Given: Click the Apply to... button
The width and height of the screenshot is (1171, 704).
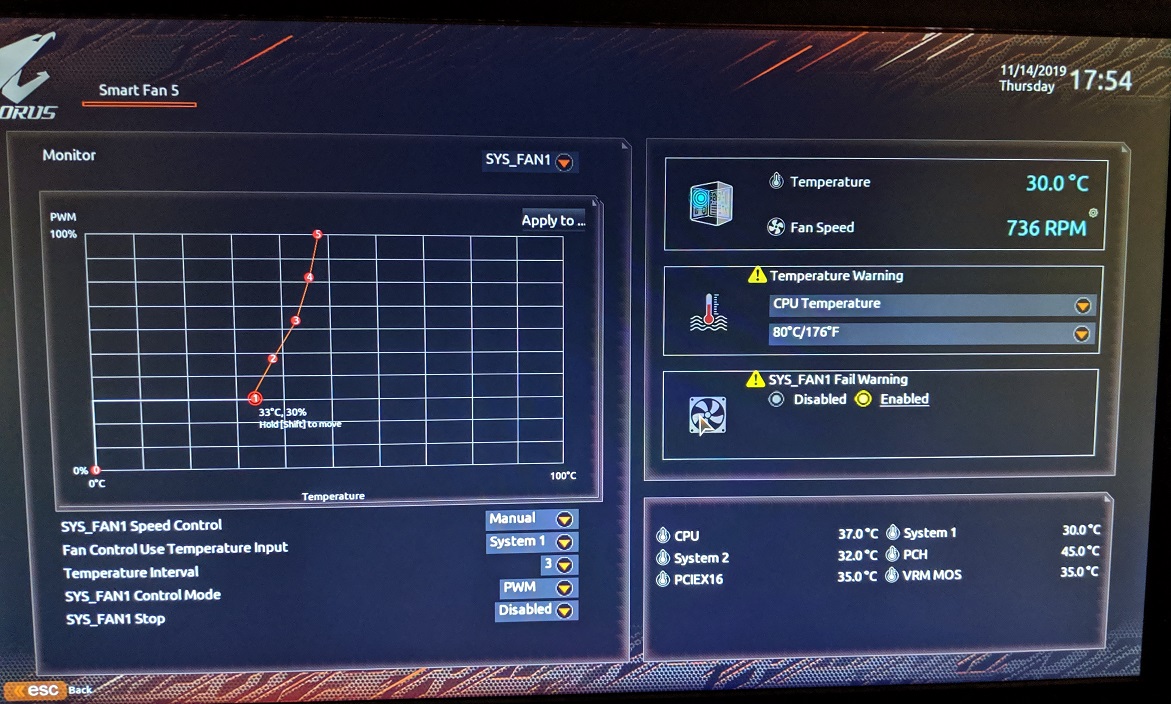Looking at the screenshot, I should click(553, 220).
